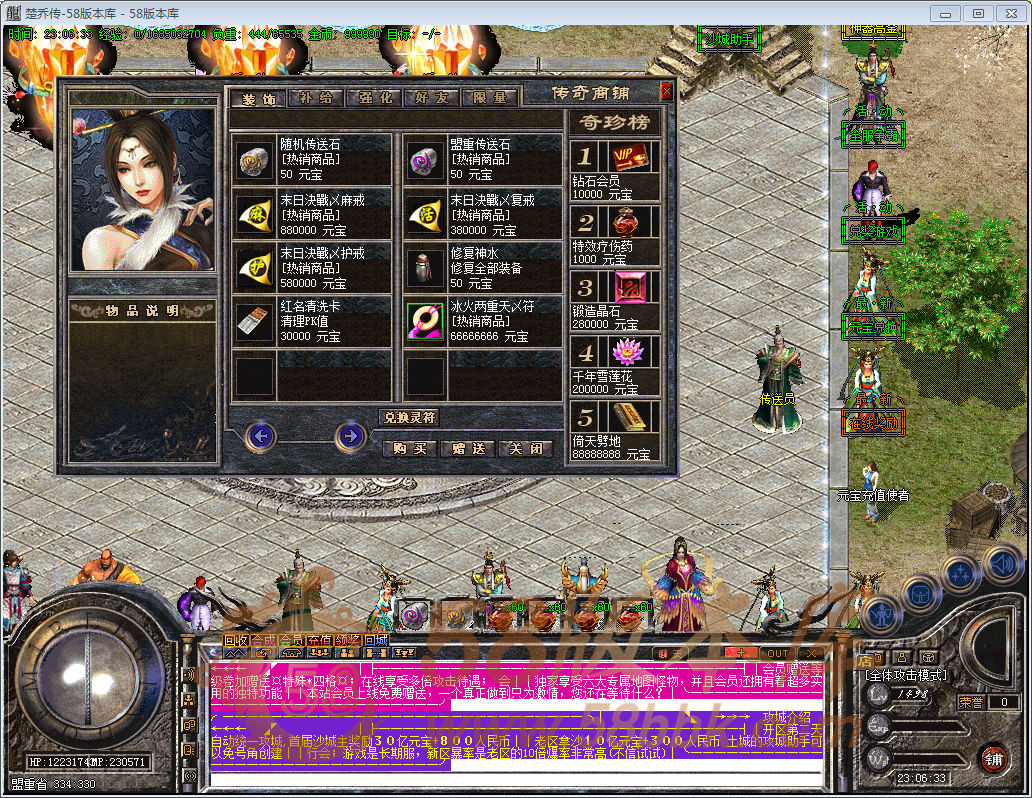This screenshot has width=1032, height=798.
Task: Pick the 末日决戰乂麻戒 ring
Action: click(311, 214)
